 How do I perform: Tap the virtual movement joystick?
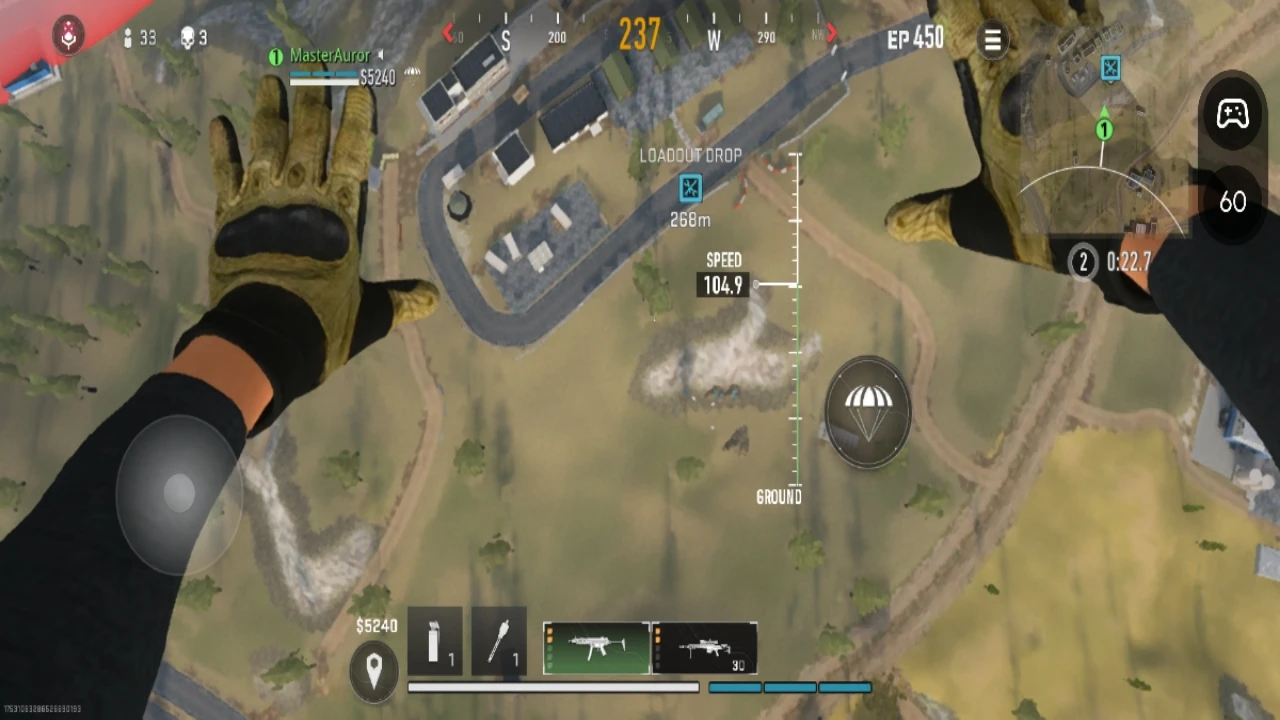[x=180, y=492]
